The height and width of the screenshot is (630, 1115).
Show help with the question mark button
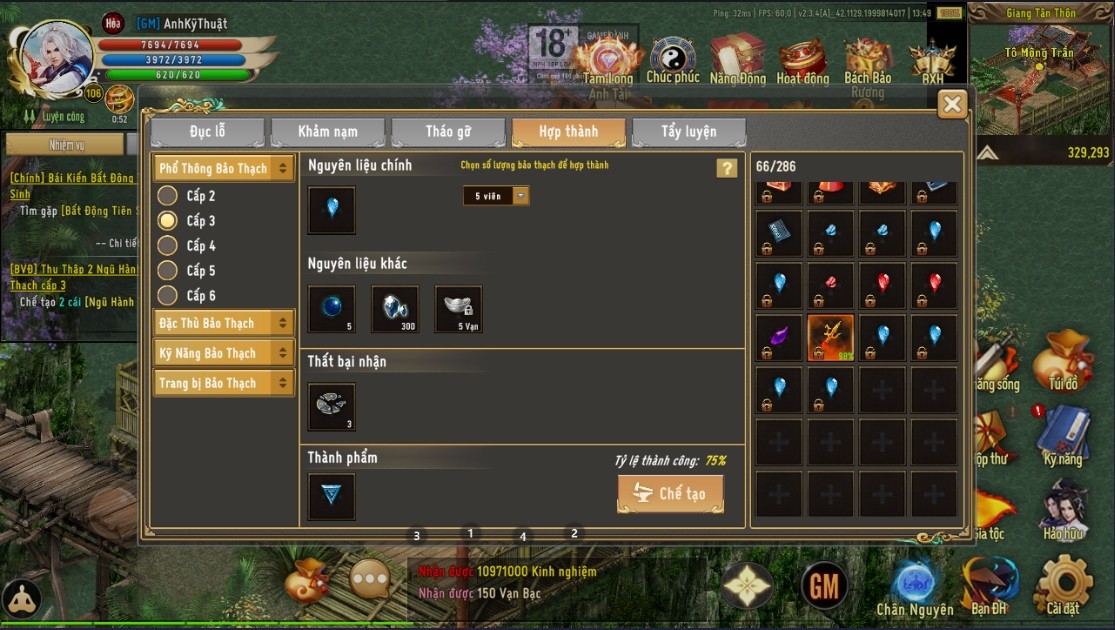click(727, 168)
